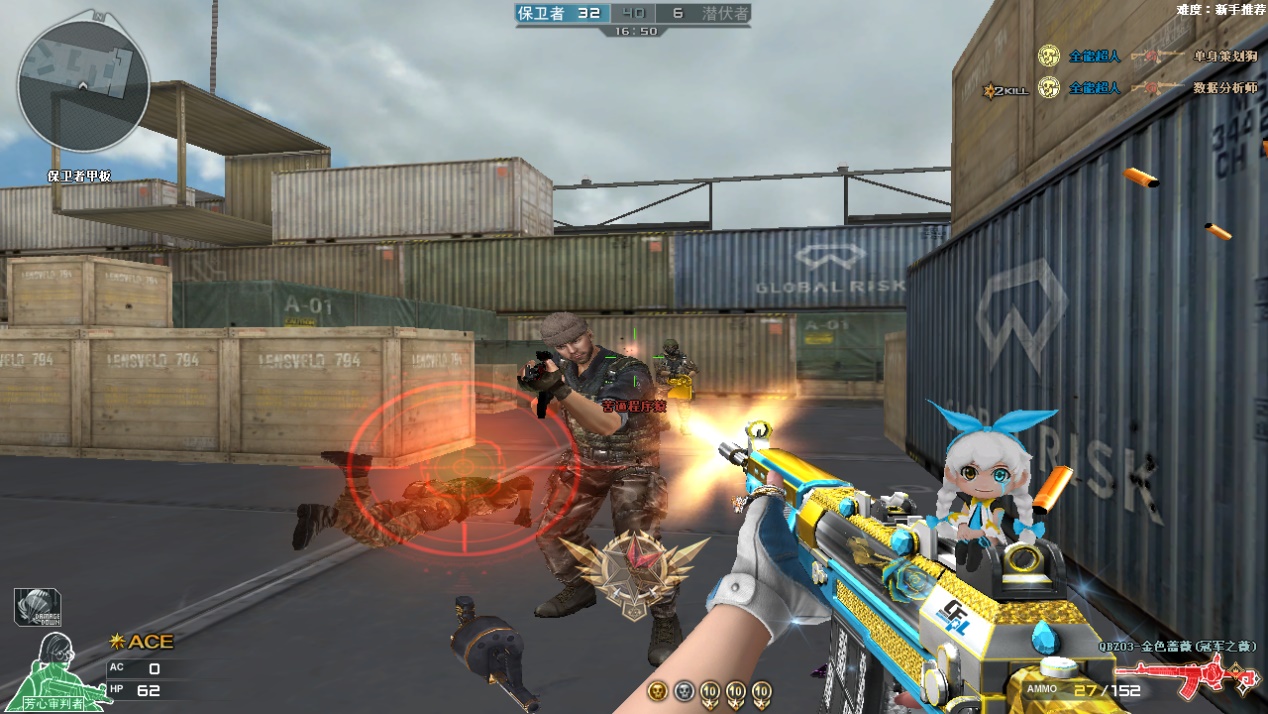Viewport: 1268px width, 714px height.
Task: Click the circular minimap
Action: pos(83,86)
